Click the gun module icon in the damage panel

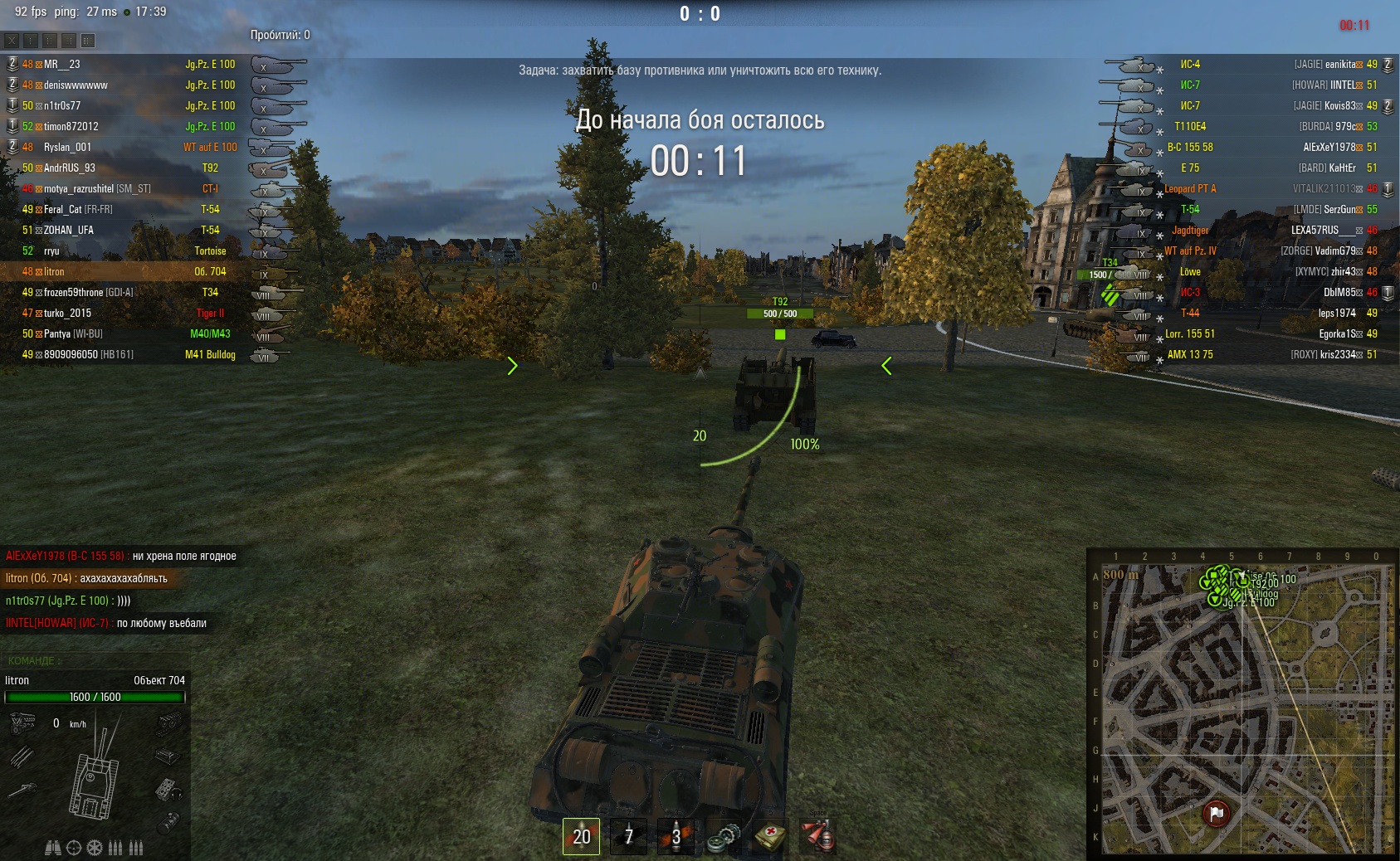pos(22,790)
